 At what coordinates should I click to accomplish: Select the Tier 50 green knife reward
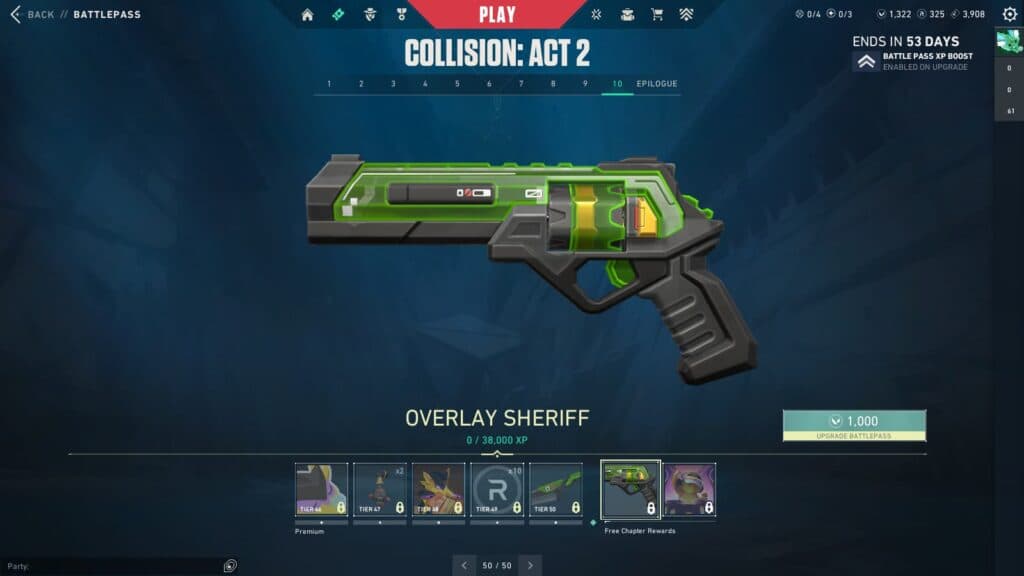pyautogui.click(x=555, y=490)
